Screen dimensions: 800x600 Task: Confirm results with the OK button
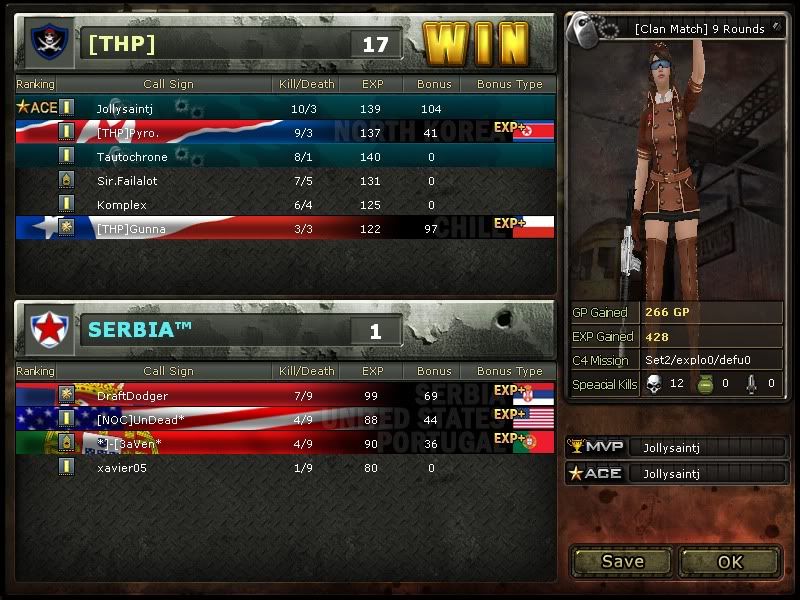point(730,561)
